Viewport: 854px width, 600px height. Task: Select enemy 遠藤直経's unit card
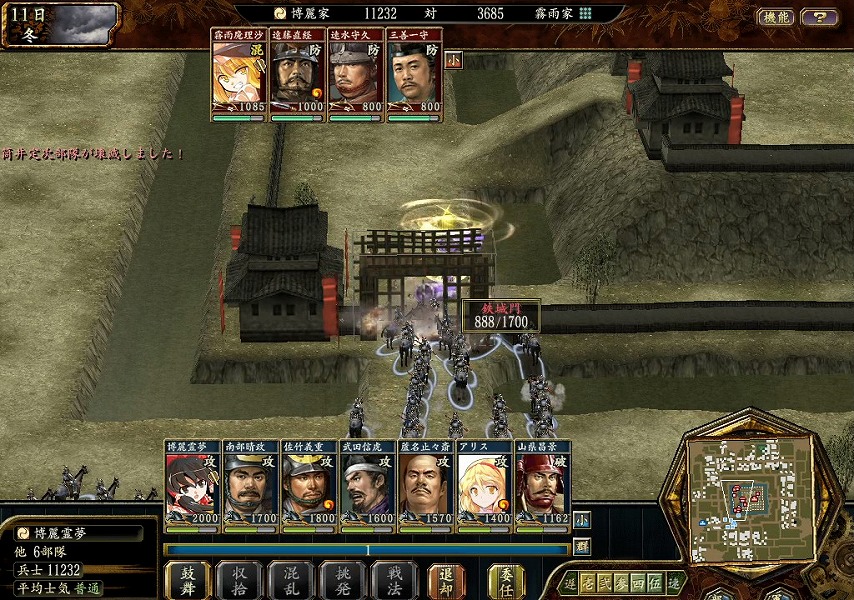(x=297, y=74)
